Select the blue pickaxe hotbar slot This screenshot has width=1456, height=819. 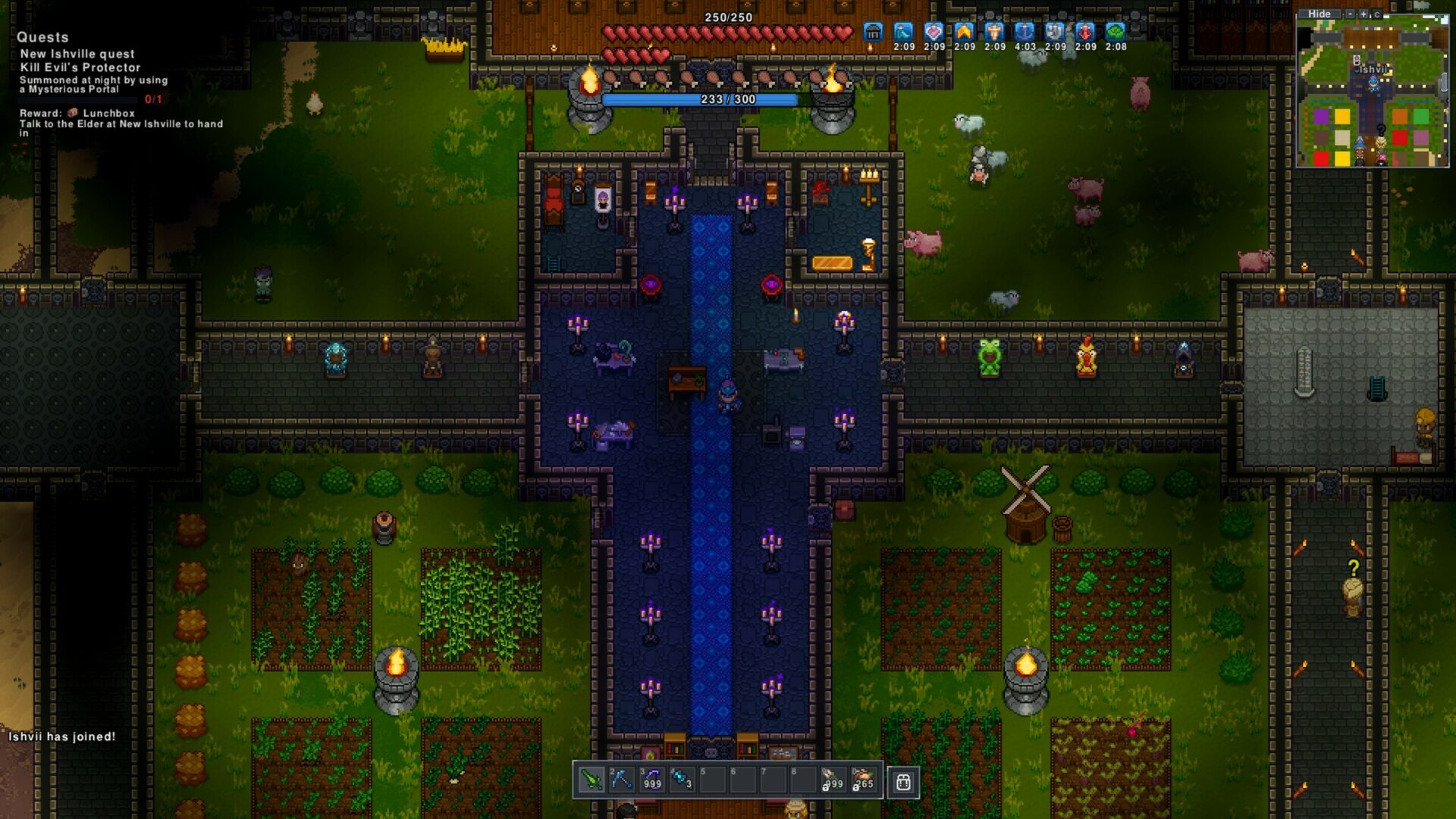click(621, 780)
